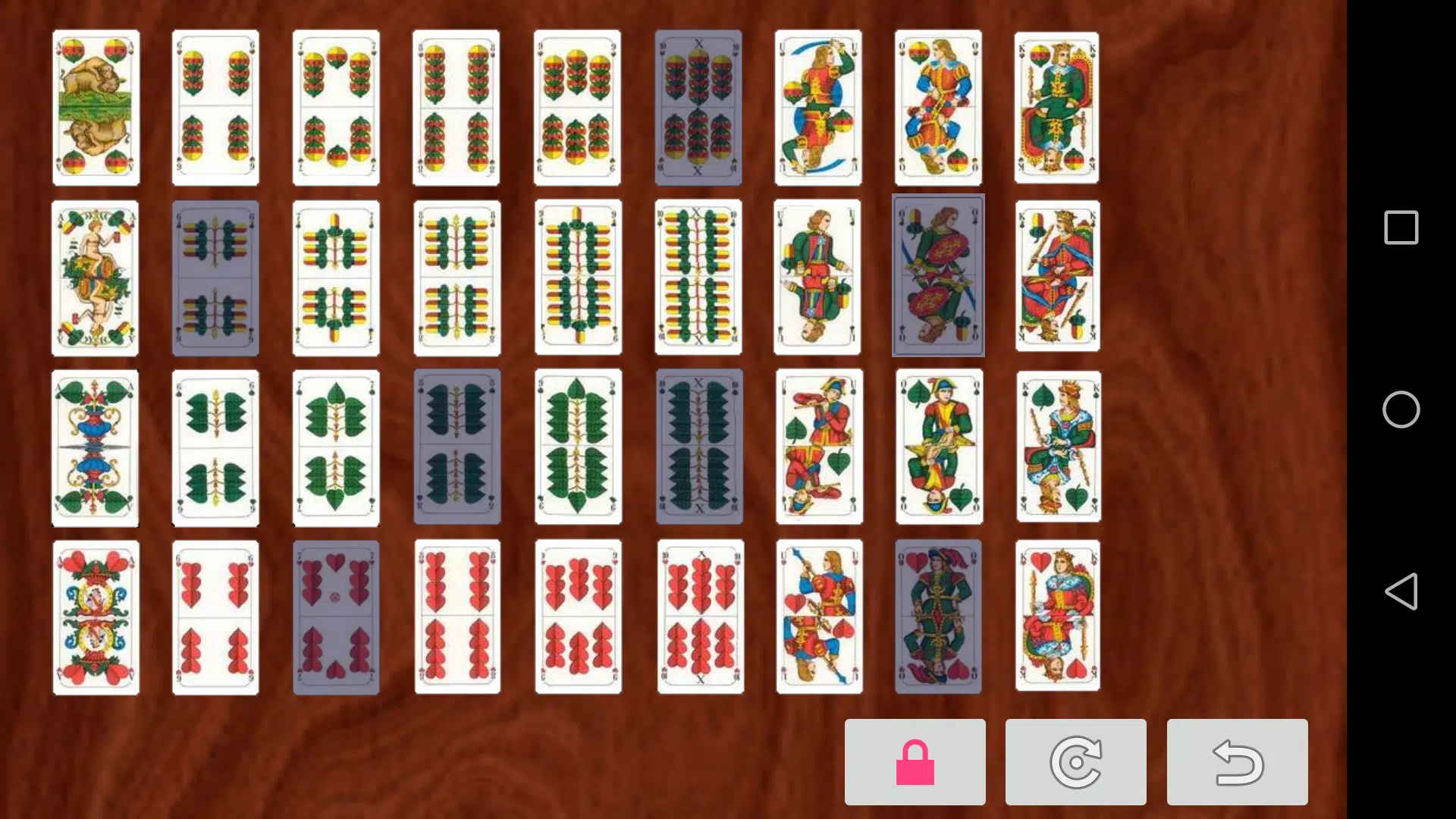Screen dimensions: 1456x819
Task: Deselect the highlighted 8 of leaves
Action: pos(457,446)
